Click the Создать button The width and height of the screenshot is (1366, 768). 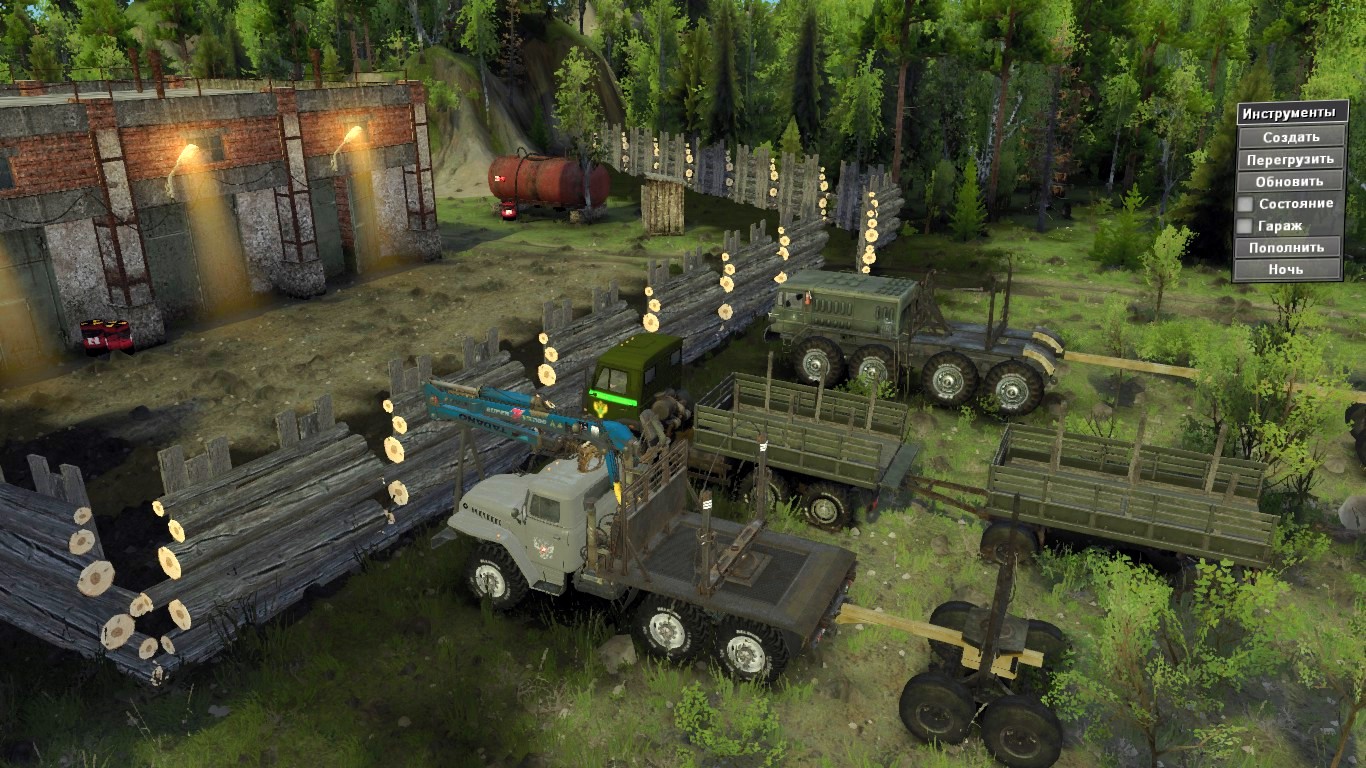click(x=1290, y=137)
